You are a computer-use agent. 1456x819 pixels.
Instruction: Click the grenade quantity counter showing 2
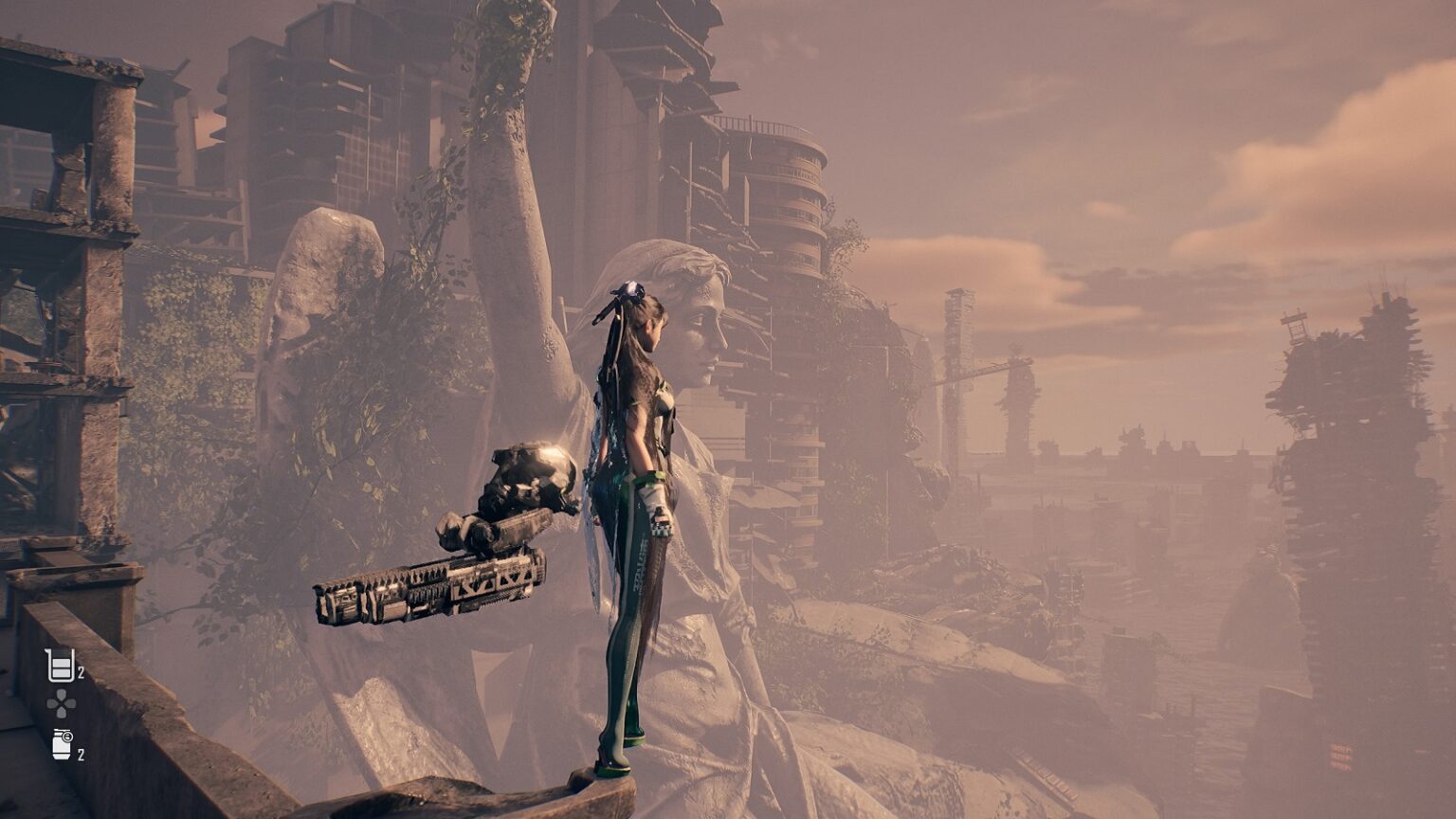tap(82, 754)
